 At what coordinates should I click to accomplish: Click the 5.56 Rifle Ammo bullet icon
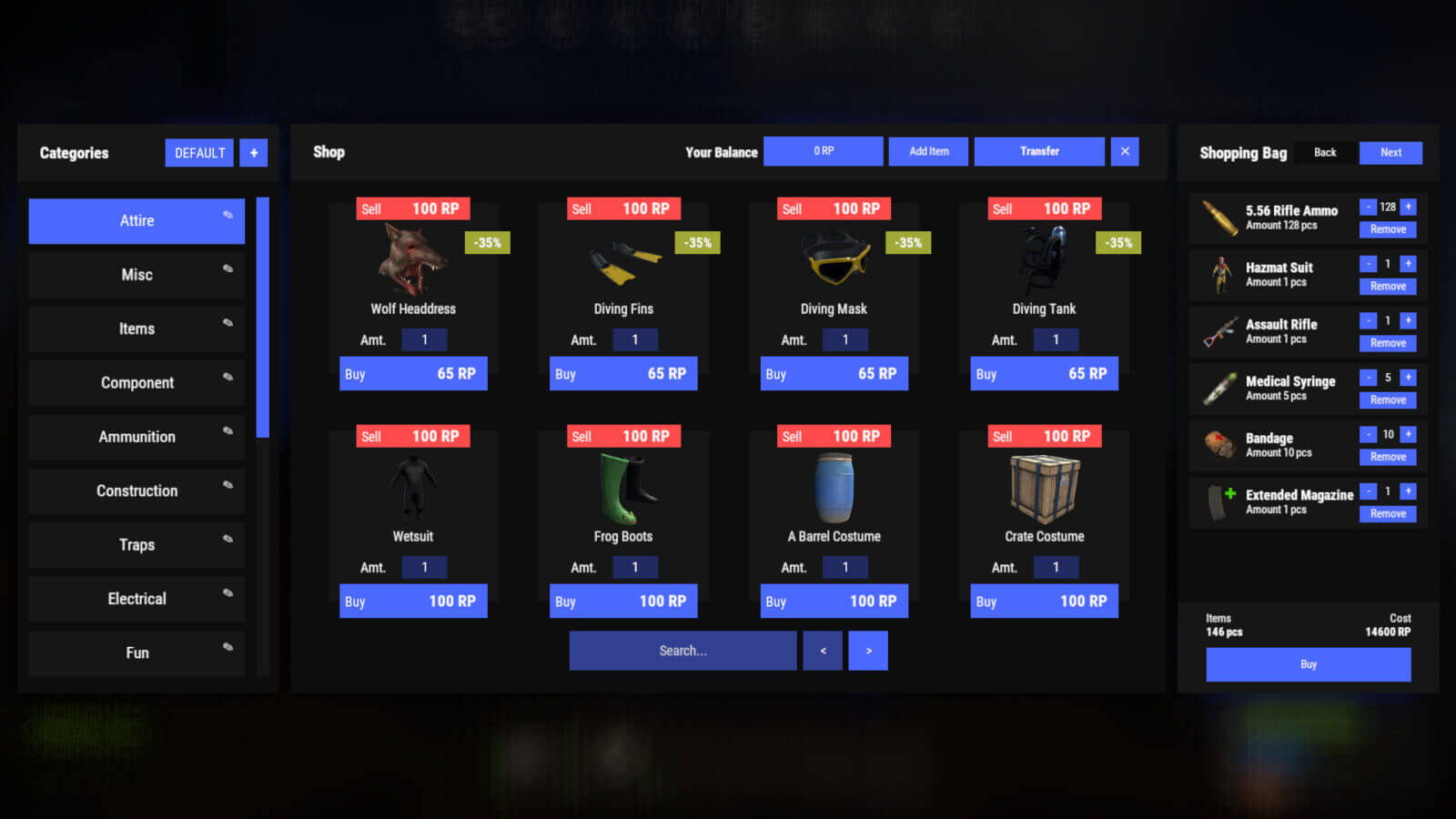click(1218, 217)
